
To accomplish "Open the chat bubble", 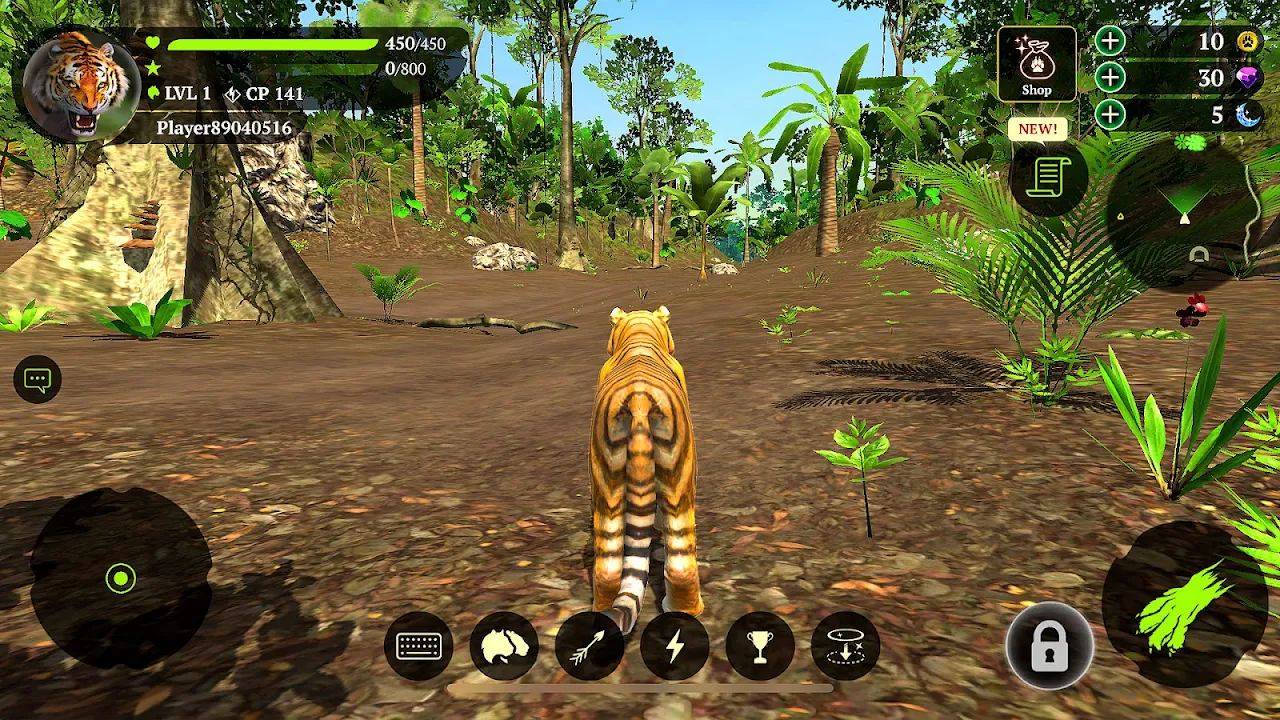I will point(38,380).
